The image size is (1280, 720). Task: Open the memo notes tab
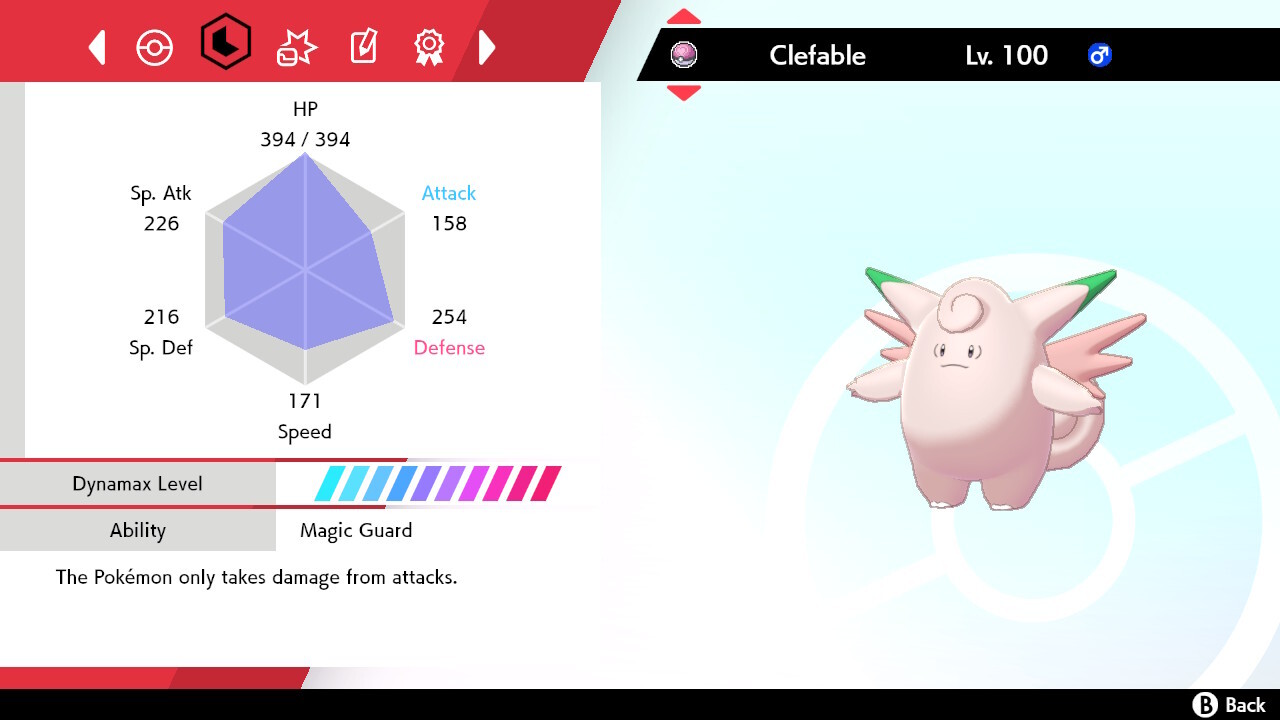click(363, 47)
